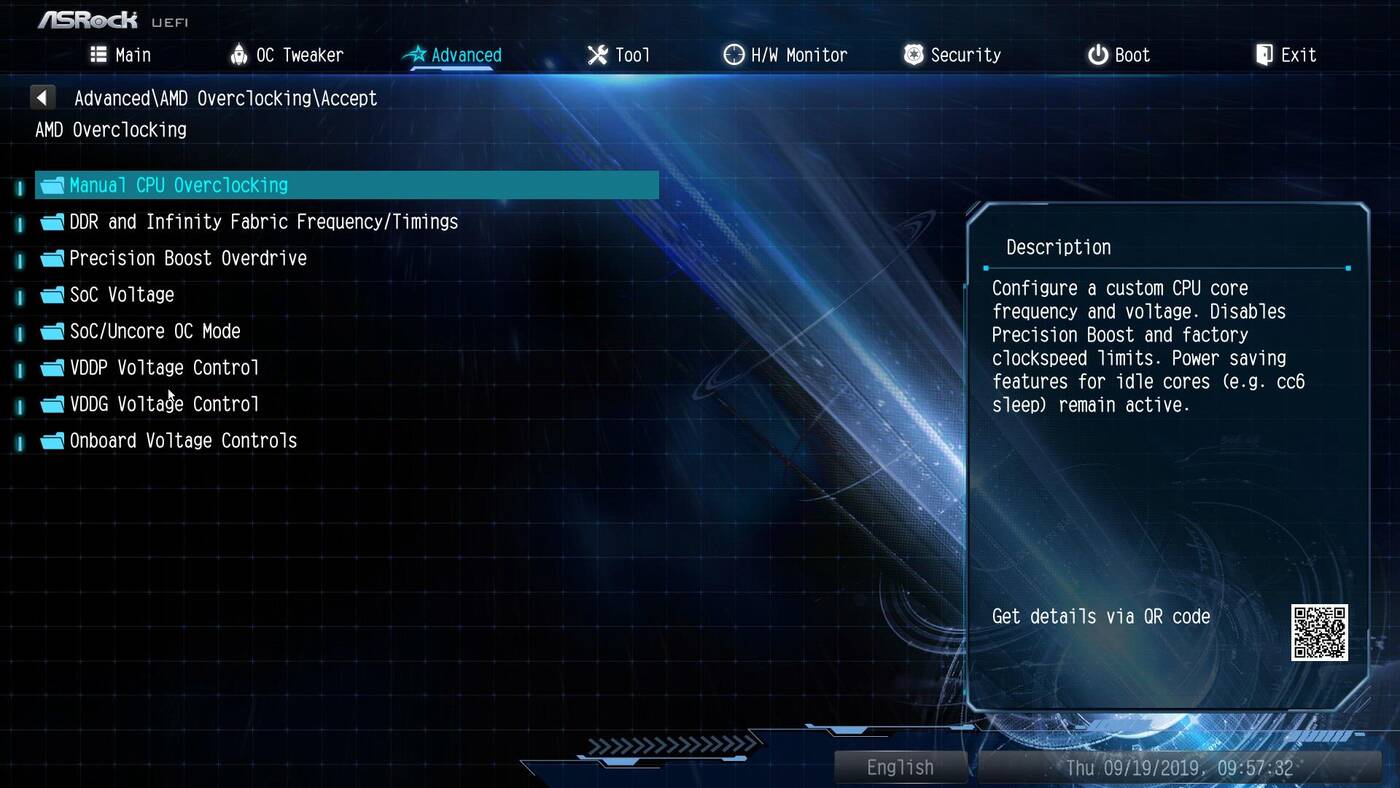The width and height of the screenshot is (1400, 788).
Task: Open the H/W Monitor tab
Action: tap(786, 55)
